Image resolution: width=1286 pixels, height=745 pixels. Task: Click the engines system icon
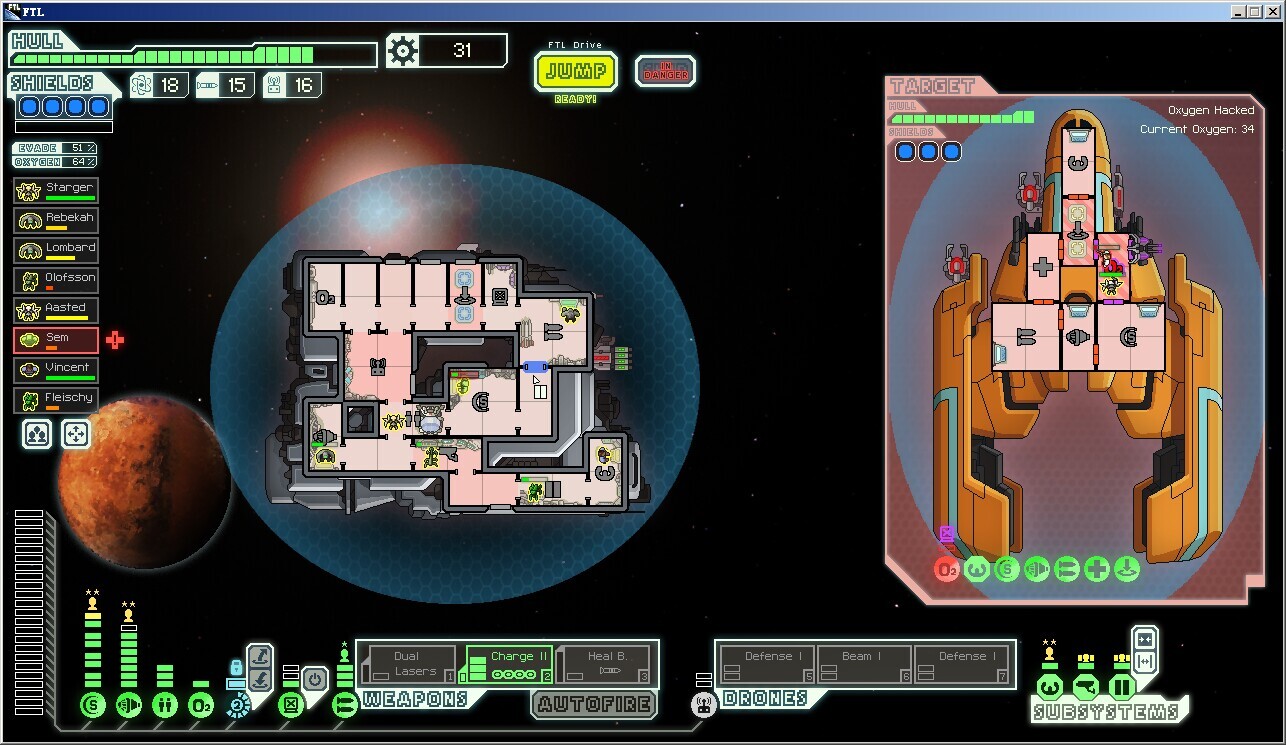click(129, 705)
